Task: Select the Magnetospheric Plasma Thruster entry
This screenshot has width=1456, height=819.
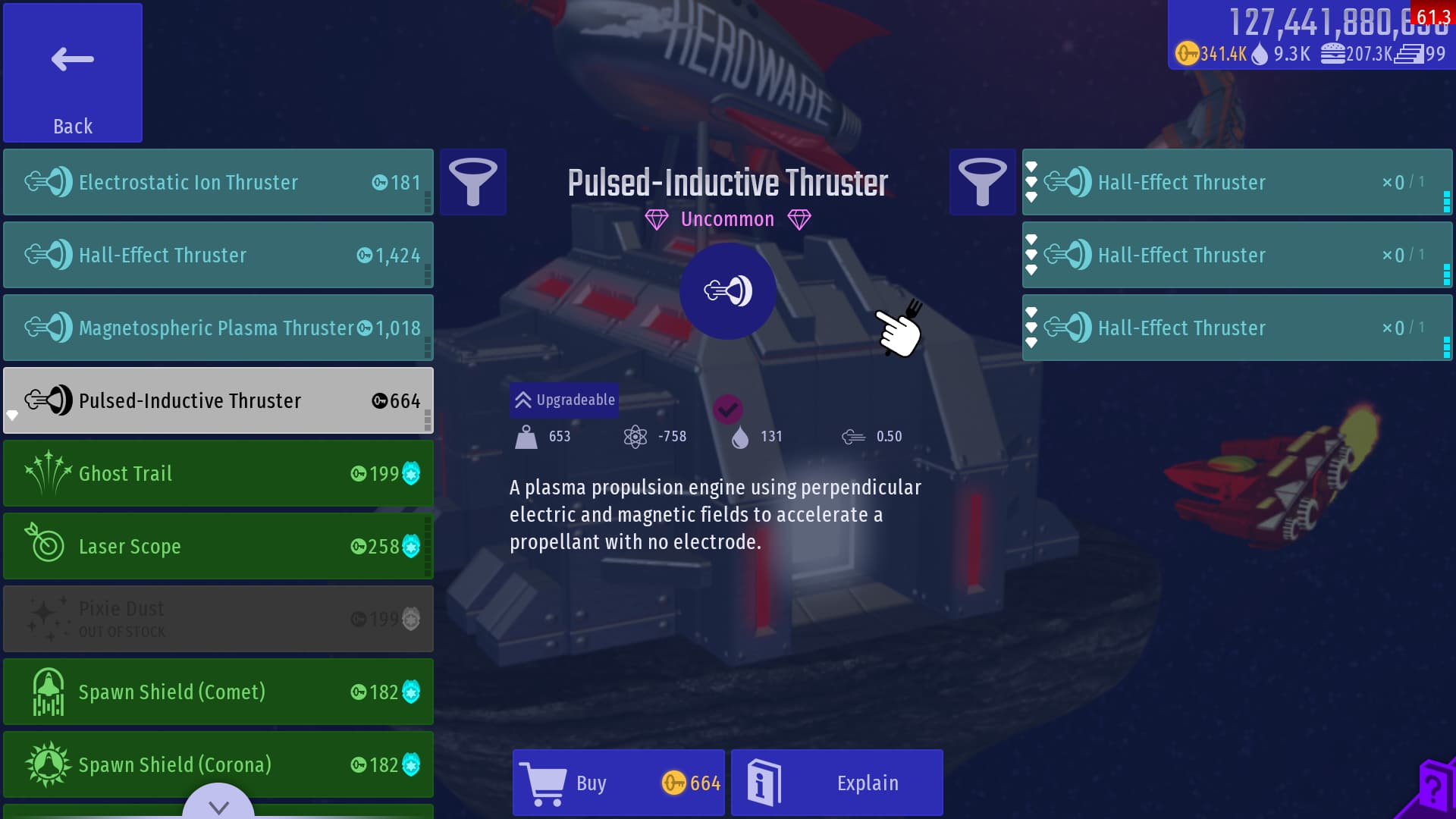Action: coord(218,328)
